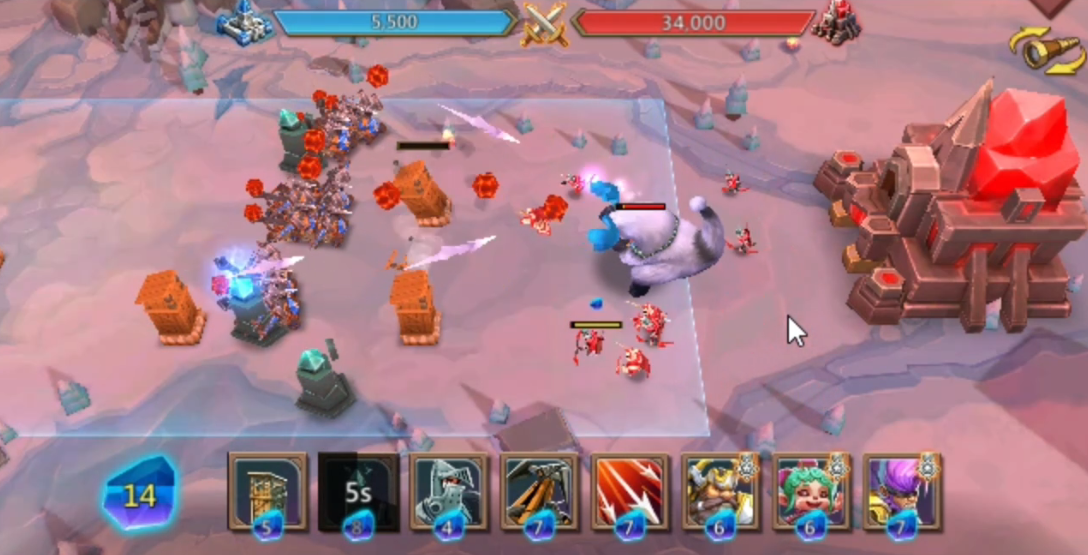Pick the green-haired hero card
This screenshot has height=555, width=1088.
[811, 490]
